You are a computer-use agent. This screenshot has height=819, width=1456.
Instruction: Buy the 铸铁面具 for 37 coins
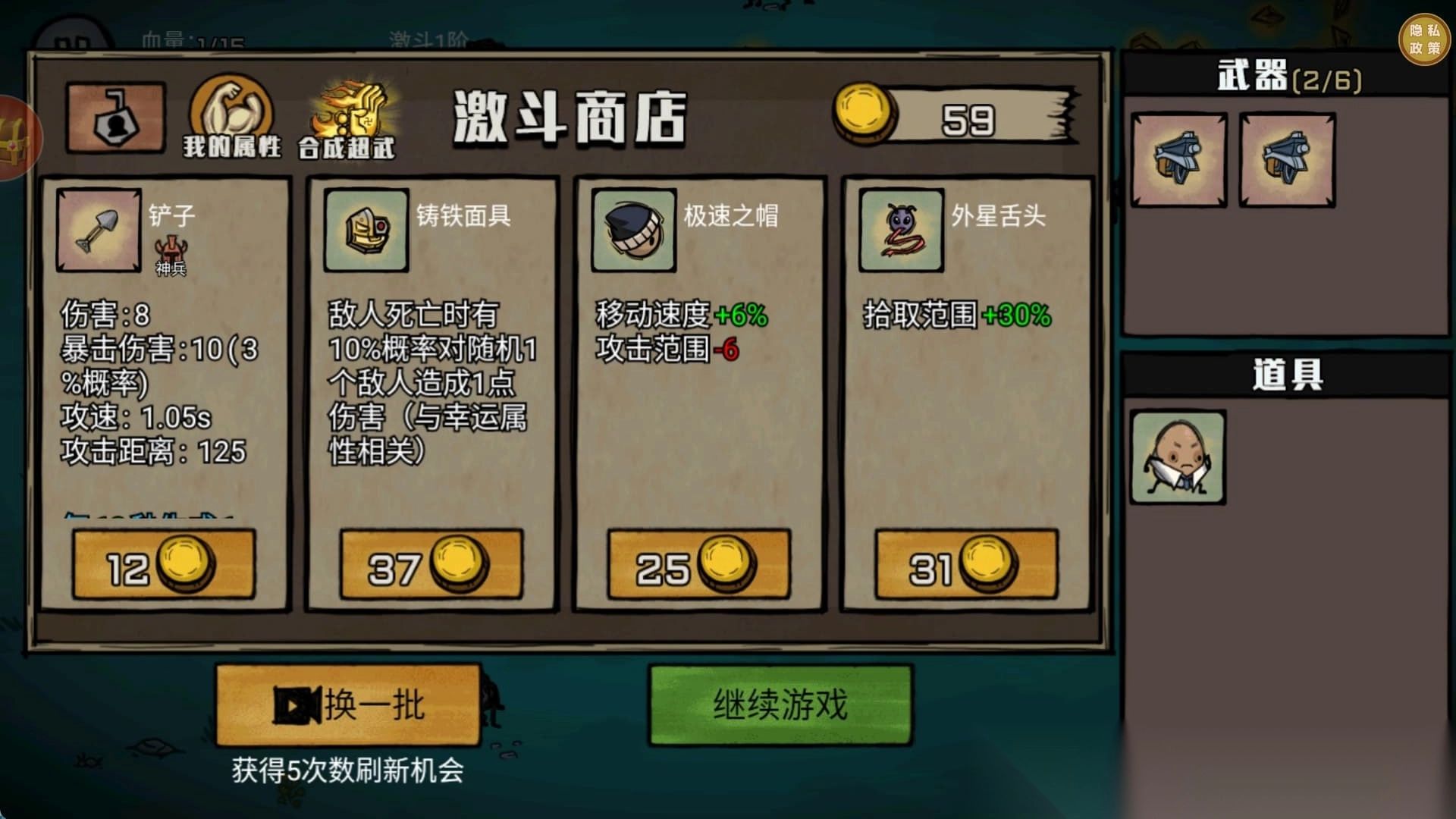click(x=431, y=563)
